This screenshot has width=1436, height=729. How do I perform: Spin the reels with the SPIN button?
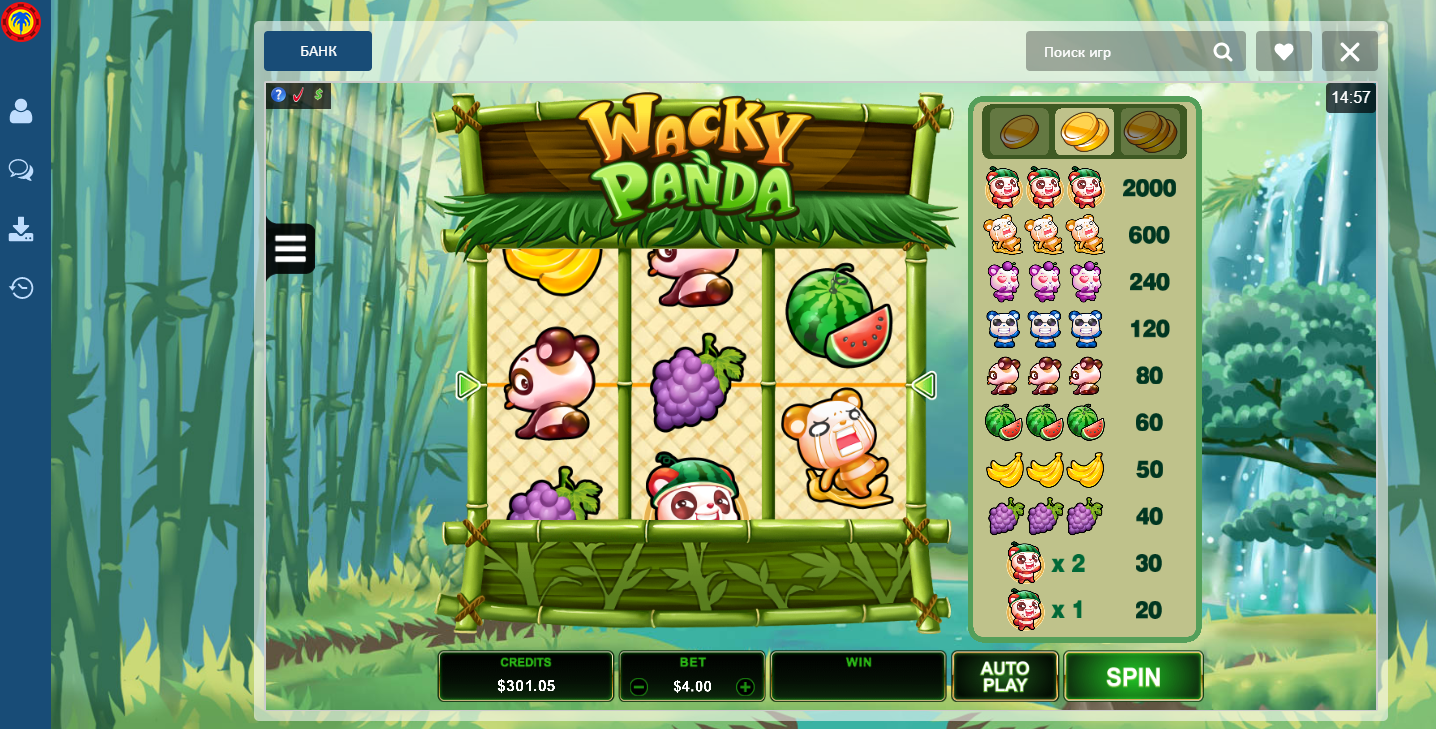1133,677
